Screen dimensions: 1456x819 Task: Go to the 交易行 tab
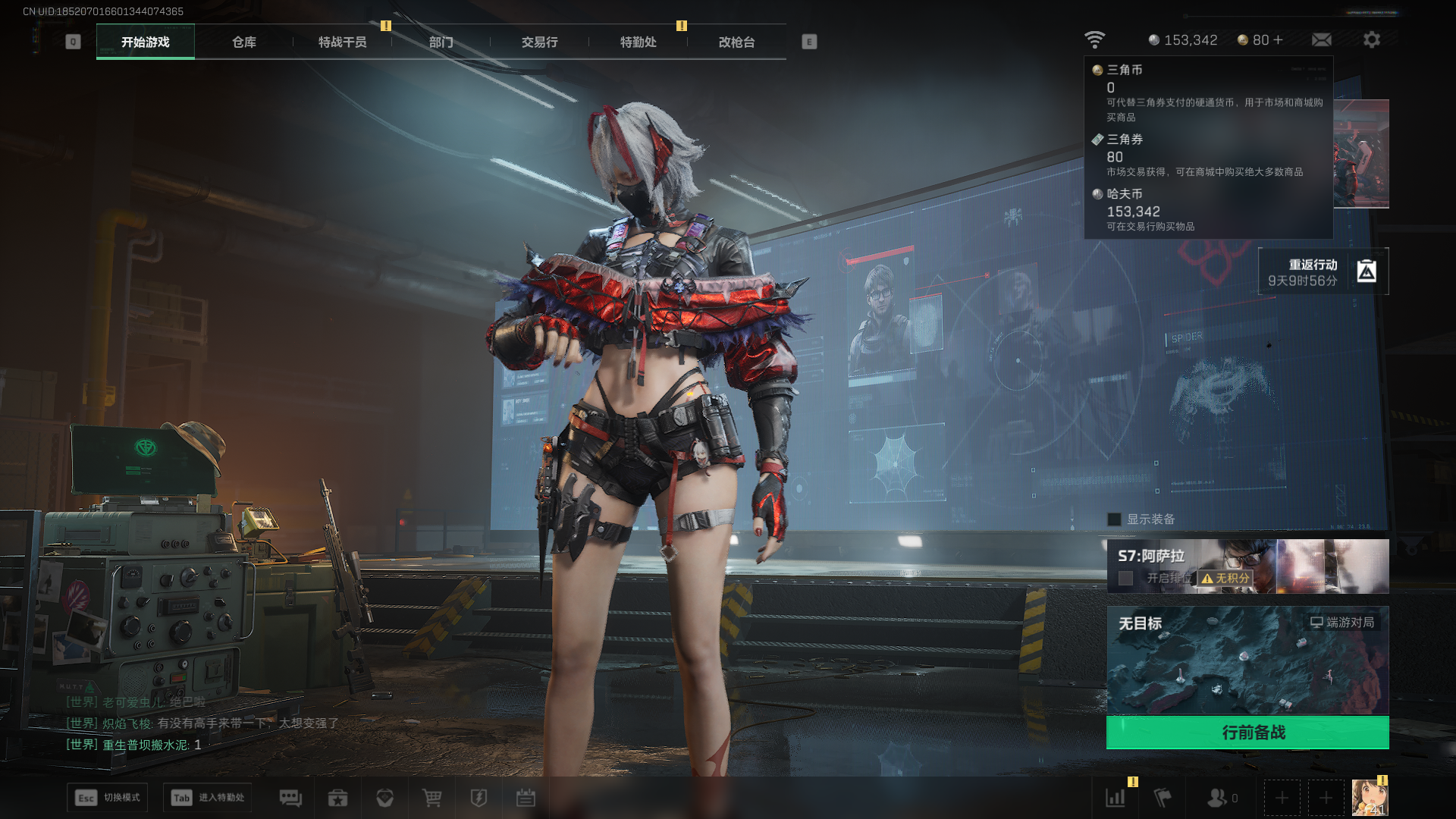click(539, 42)
